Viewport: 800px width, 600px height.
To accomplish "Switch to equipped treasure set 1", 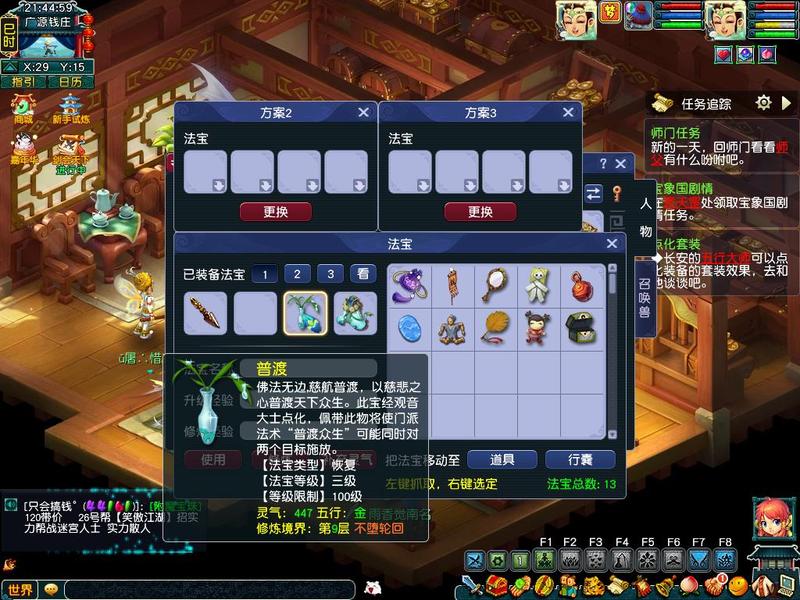I will tap(264, 273).
